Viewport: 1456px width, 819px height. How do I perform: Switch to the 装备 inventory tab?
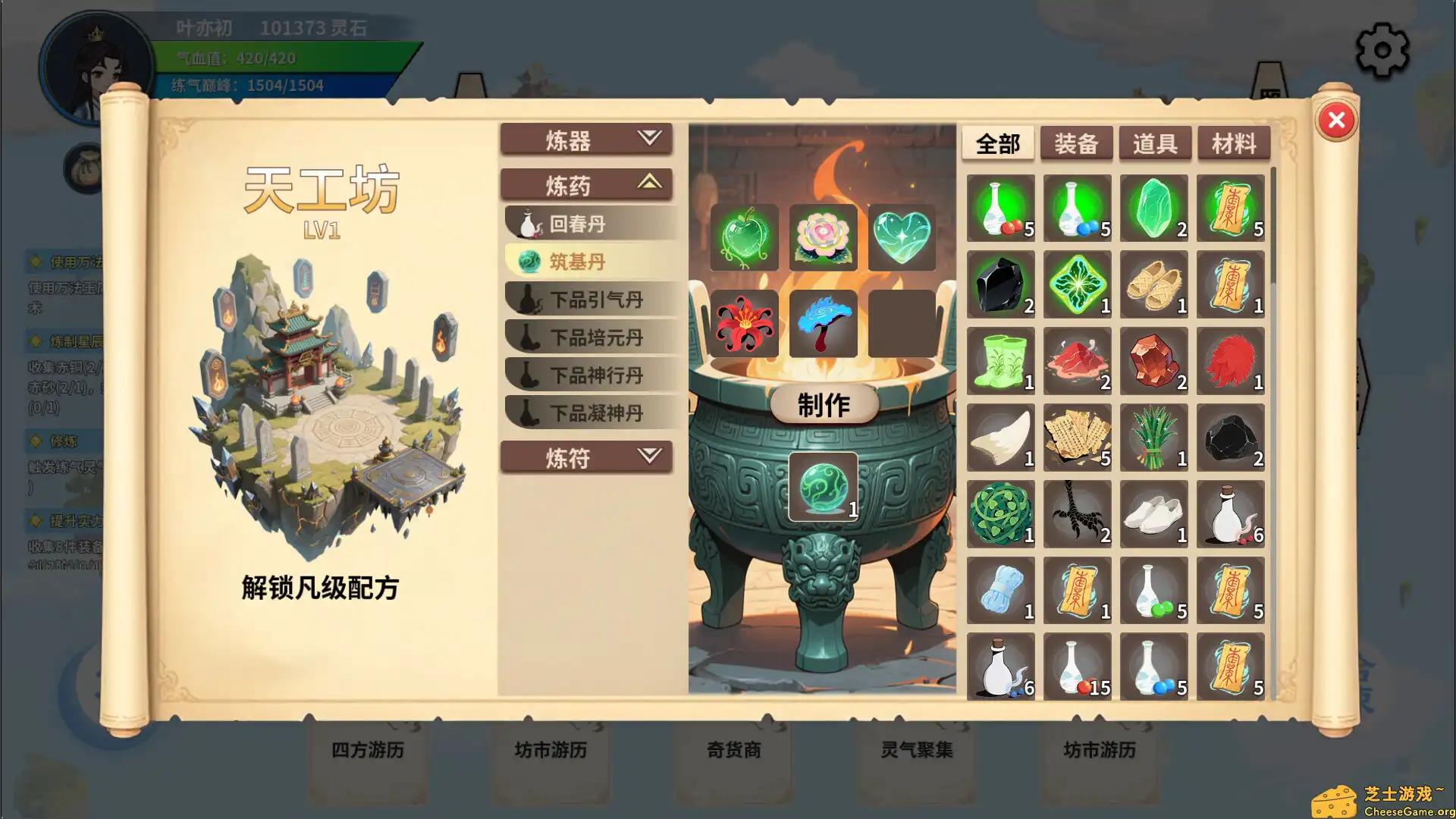(1076, 143)
